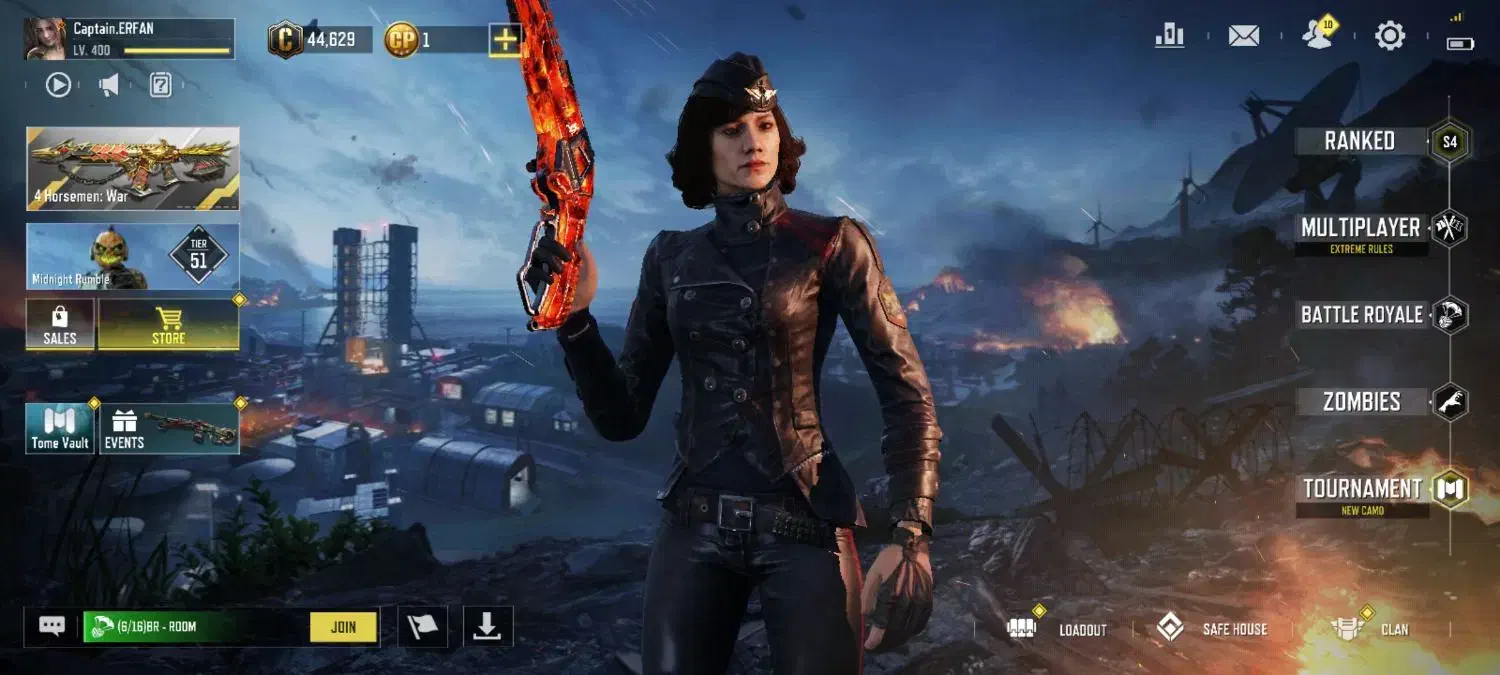Enter Battle Royale mode
This screenshot has width=1500, height=675.
(1361, 315)
